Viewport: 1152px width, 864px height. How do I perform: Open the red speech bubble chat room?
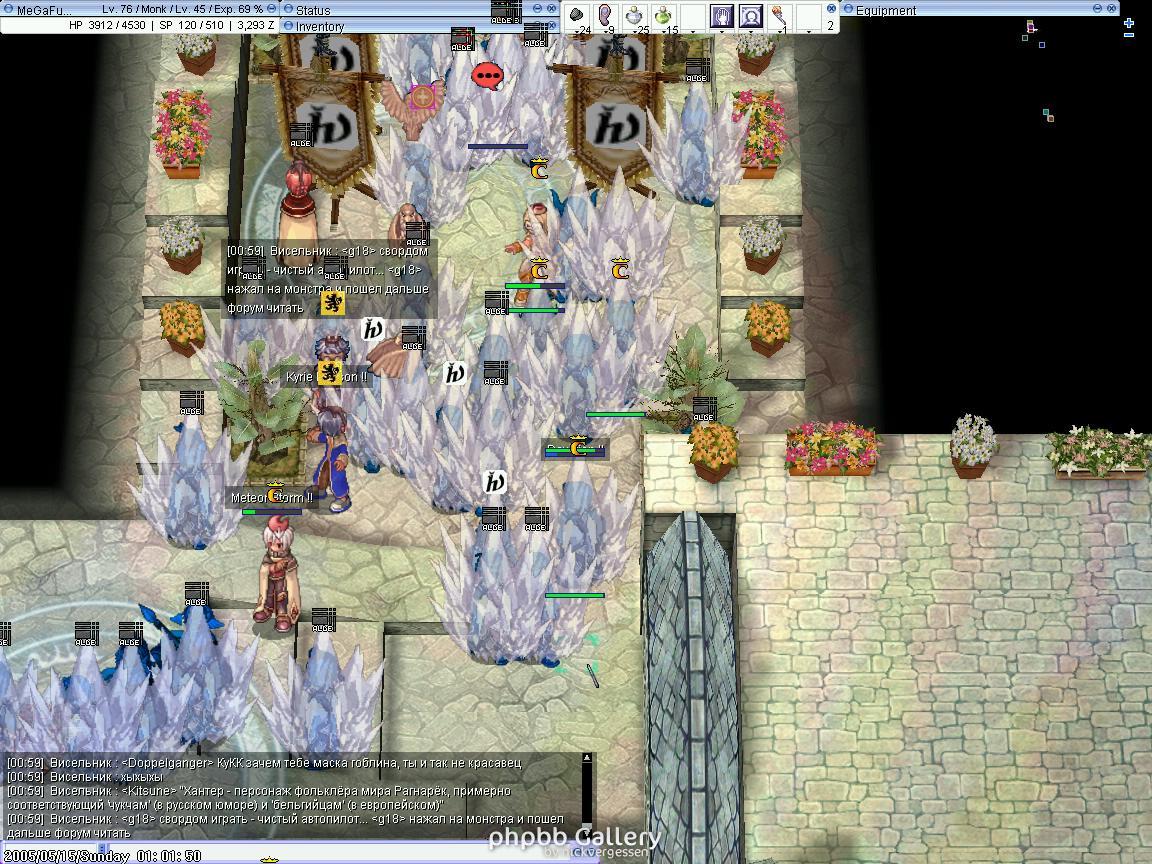click(487, 76)
